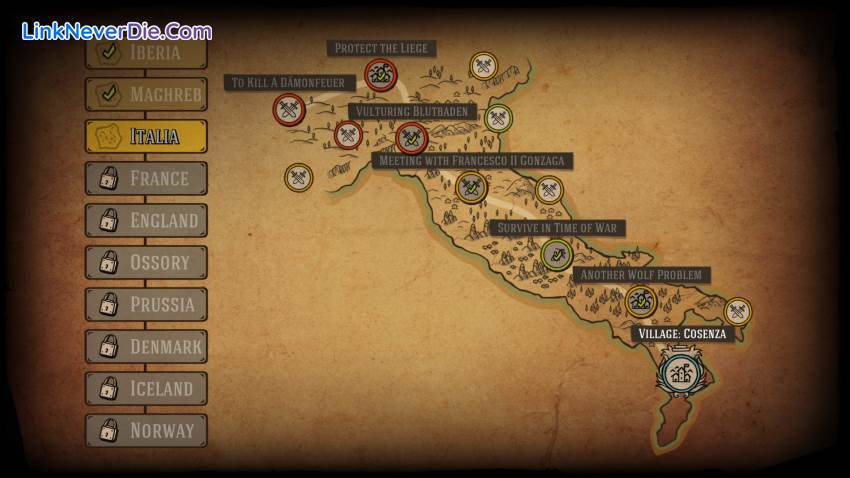Click the locked Prussia region
This screenshot has height=478, width=850.
pos(146,304)
